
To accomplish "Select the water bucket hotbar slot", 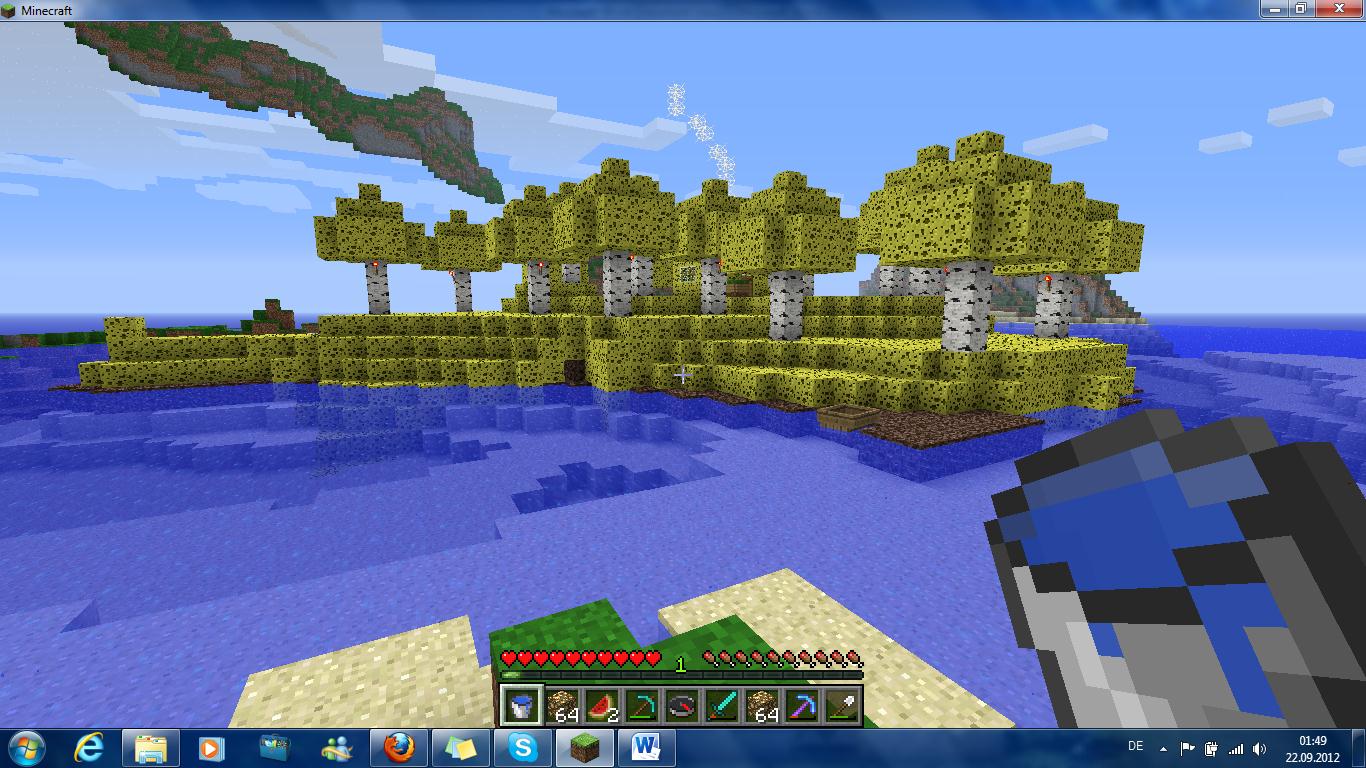I will click(x=520, y=706).
